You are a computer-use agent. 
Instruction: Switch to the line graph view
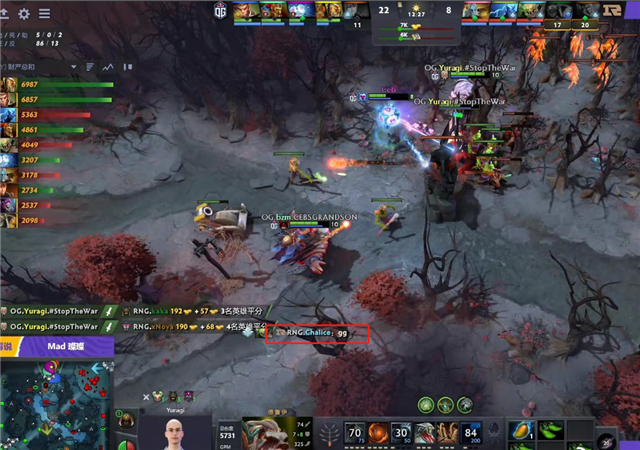coord(108,67)
